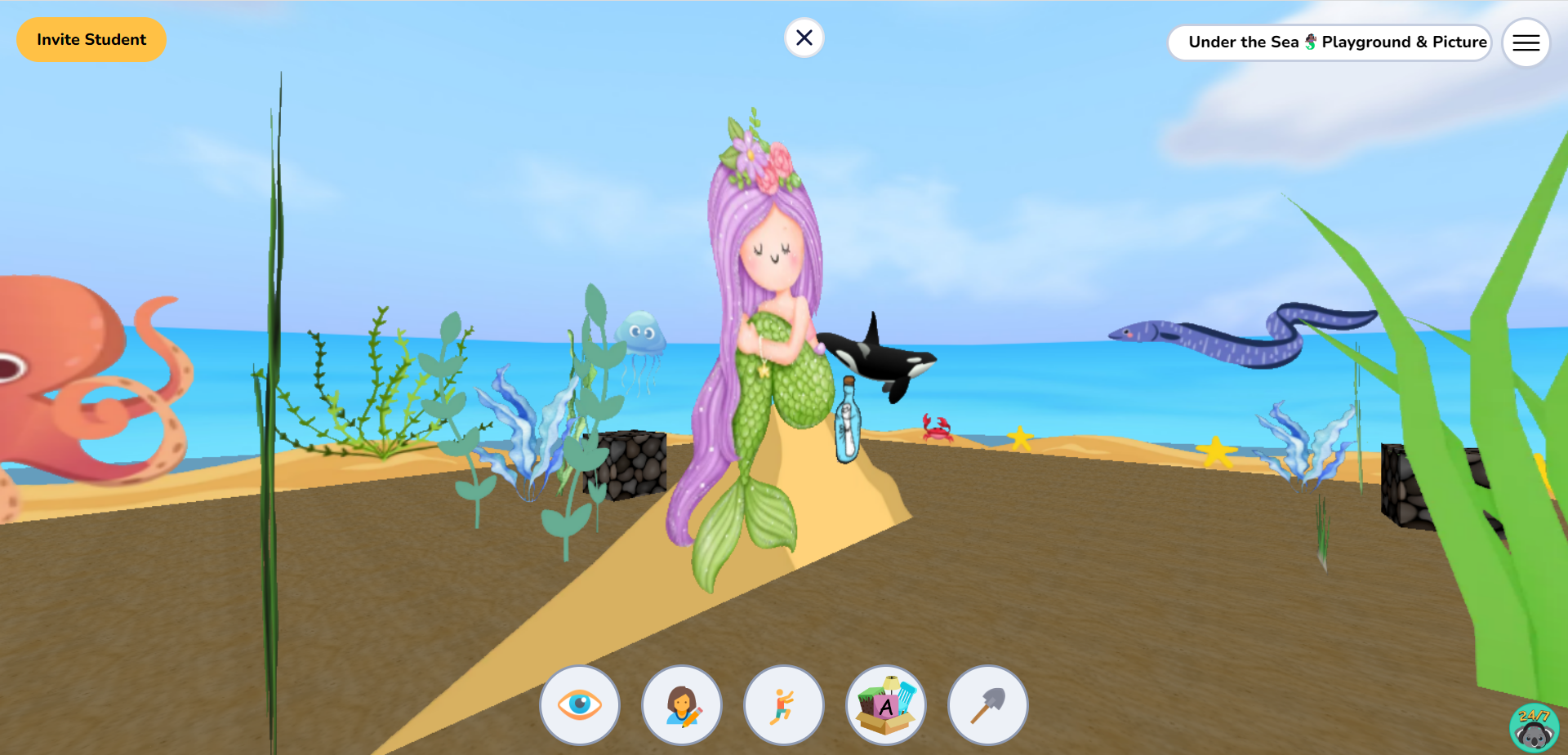Expand the objects inventory panel
Screen dimensions: 1568x755
pos(885,704)
